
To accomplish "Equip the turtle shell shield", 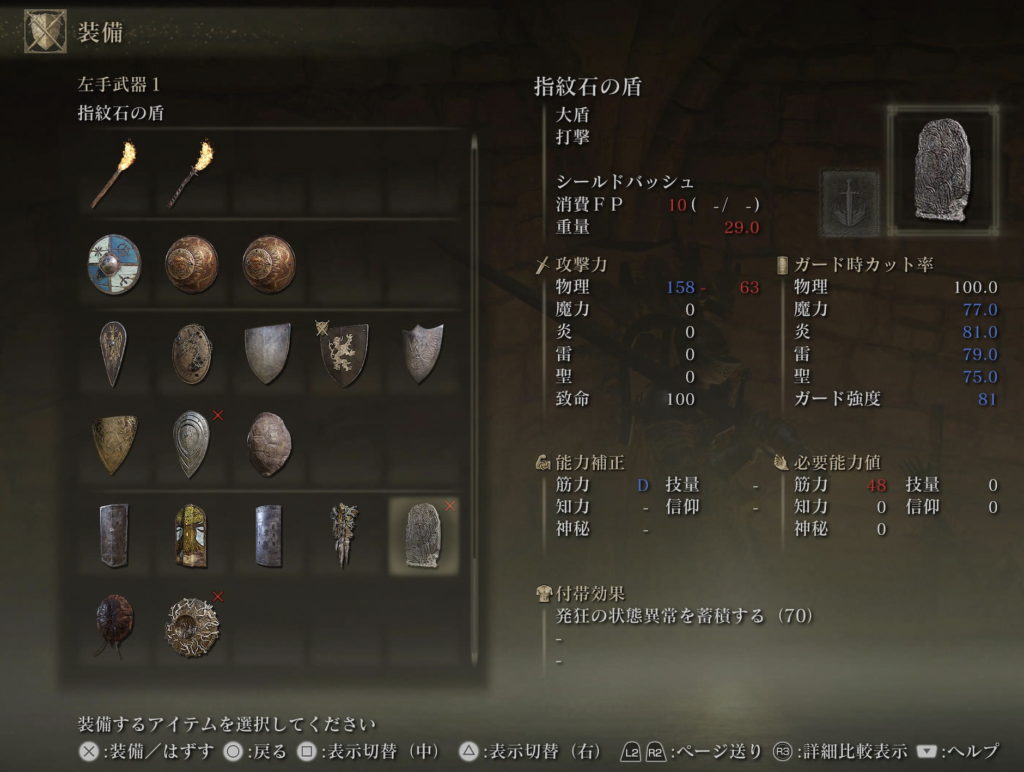I will coord(268,441).
